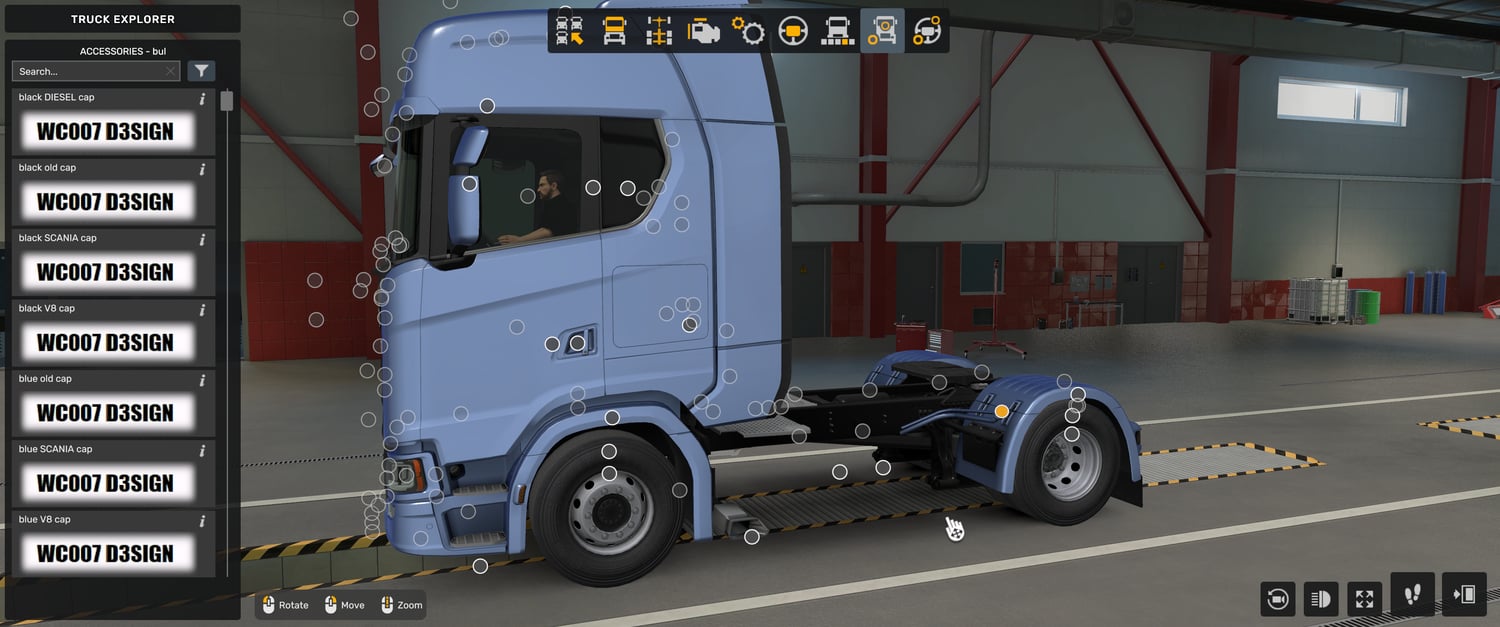Viewport: 1500px width, 627px height.
Task: Choose the black old cap accessory
Action: pyautogui.click(x=105, y=201)
